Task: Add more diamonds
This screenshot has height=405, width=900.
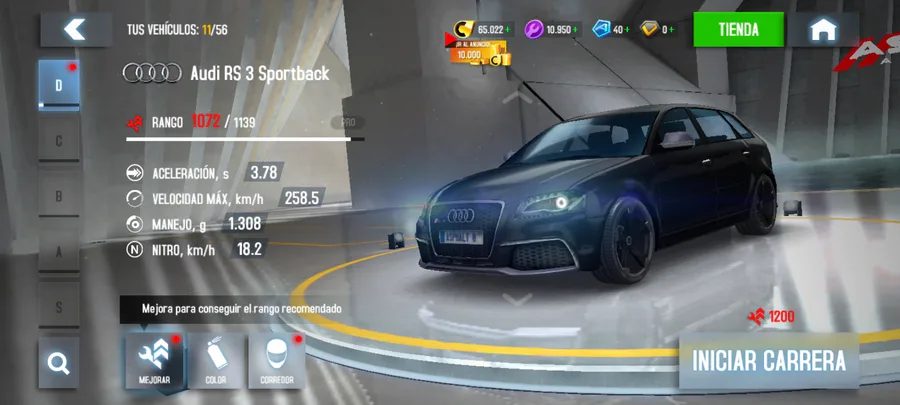Action: click(x=673, y=30)
